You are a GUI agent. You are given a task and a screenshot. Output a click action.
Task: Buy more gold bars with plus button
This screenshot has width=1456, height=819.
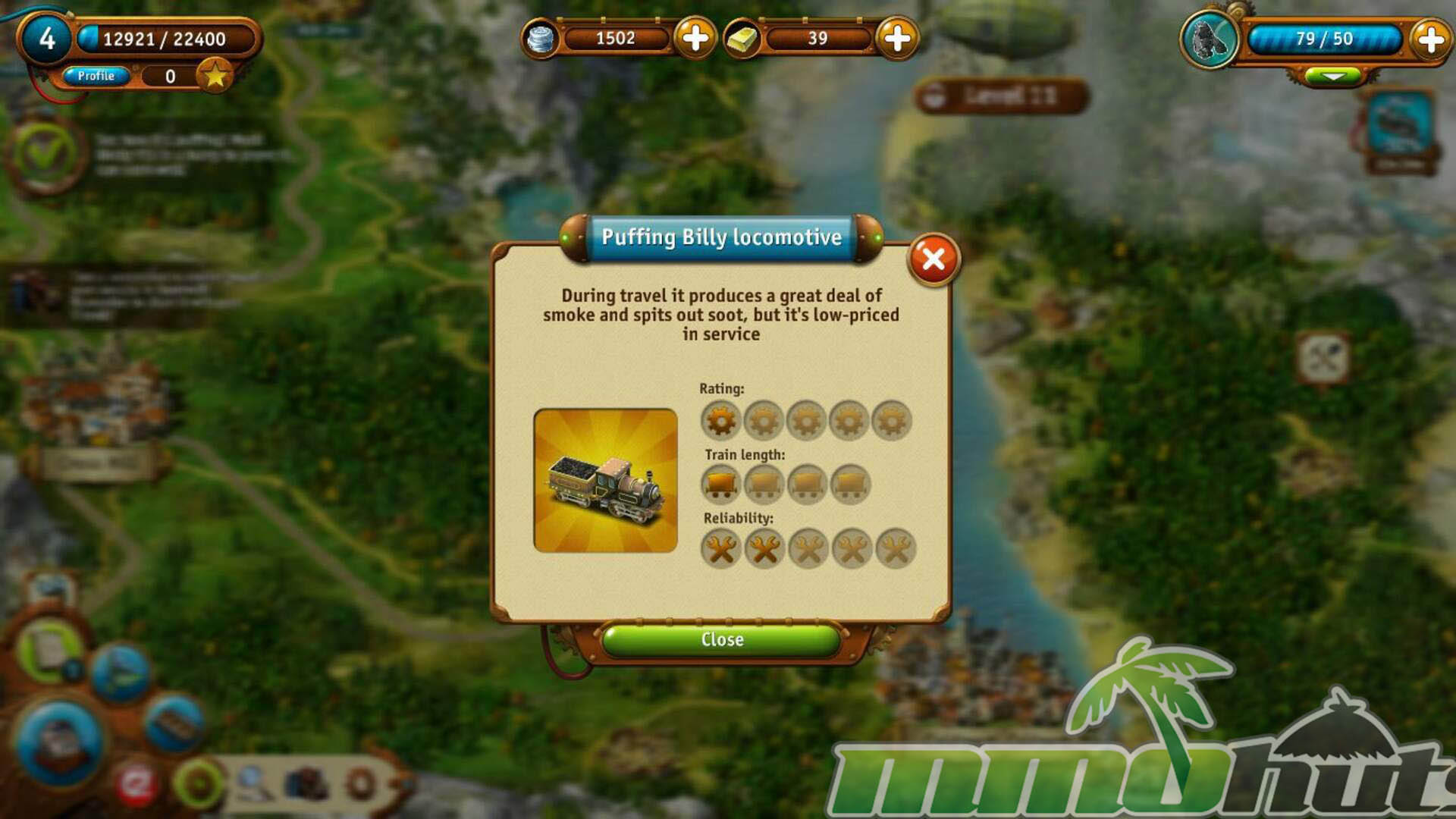coord(897,38)
